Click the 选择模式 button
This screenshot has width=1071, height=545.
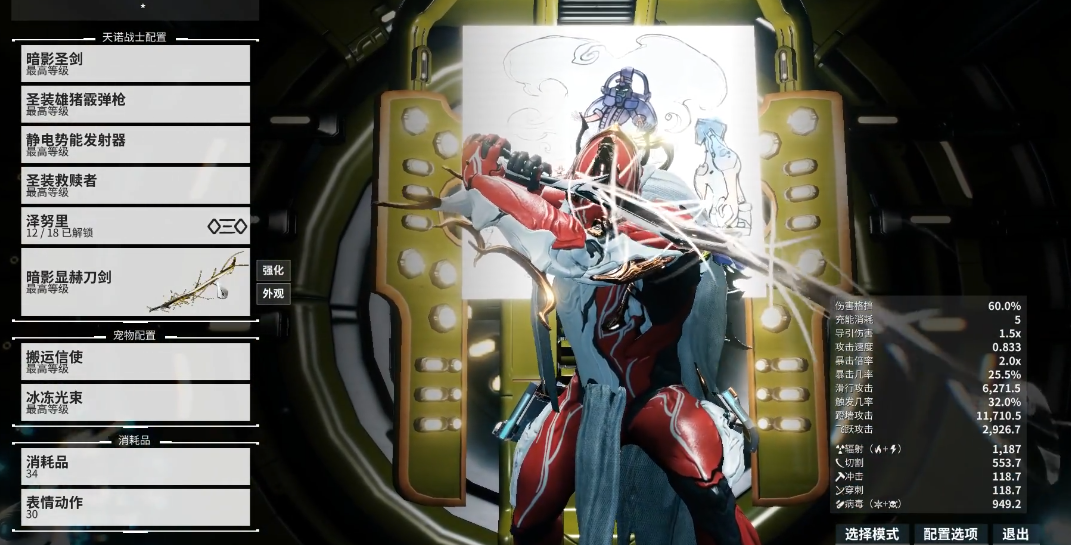[872, 534]
